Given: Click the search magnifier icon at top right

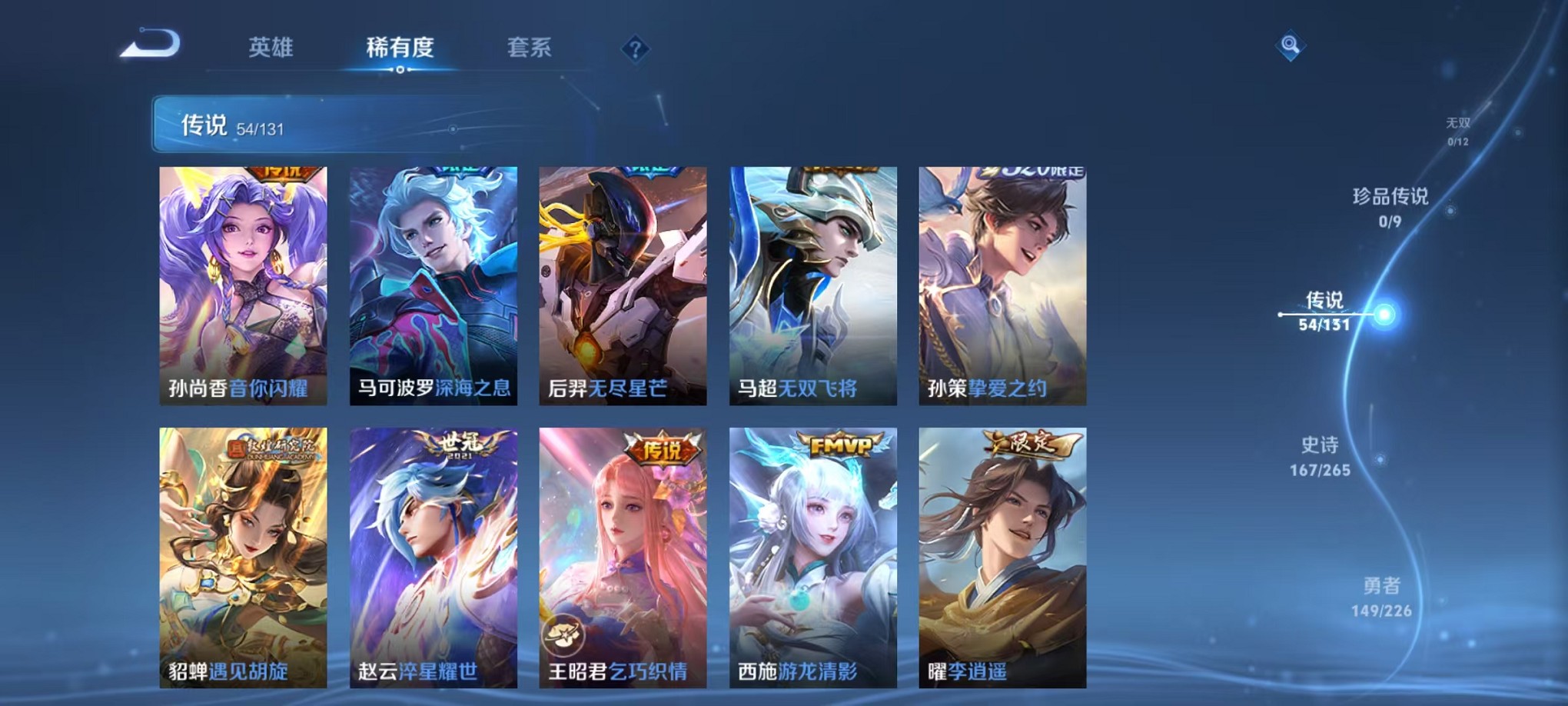Looking at the screenshot, I should click(1291, 46).
